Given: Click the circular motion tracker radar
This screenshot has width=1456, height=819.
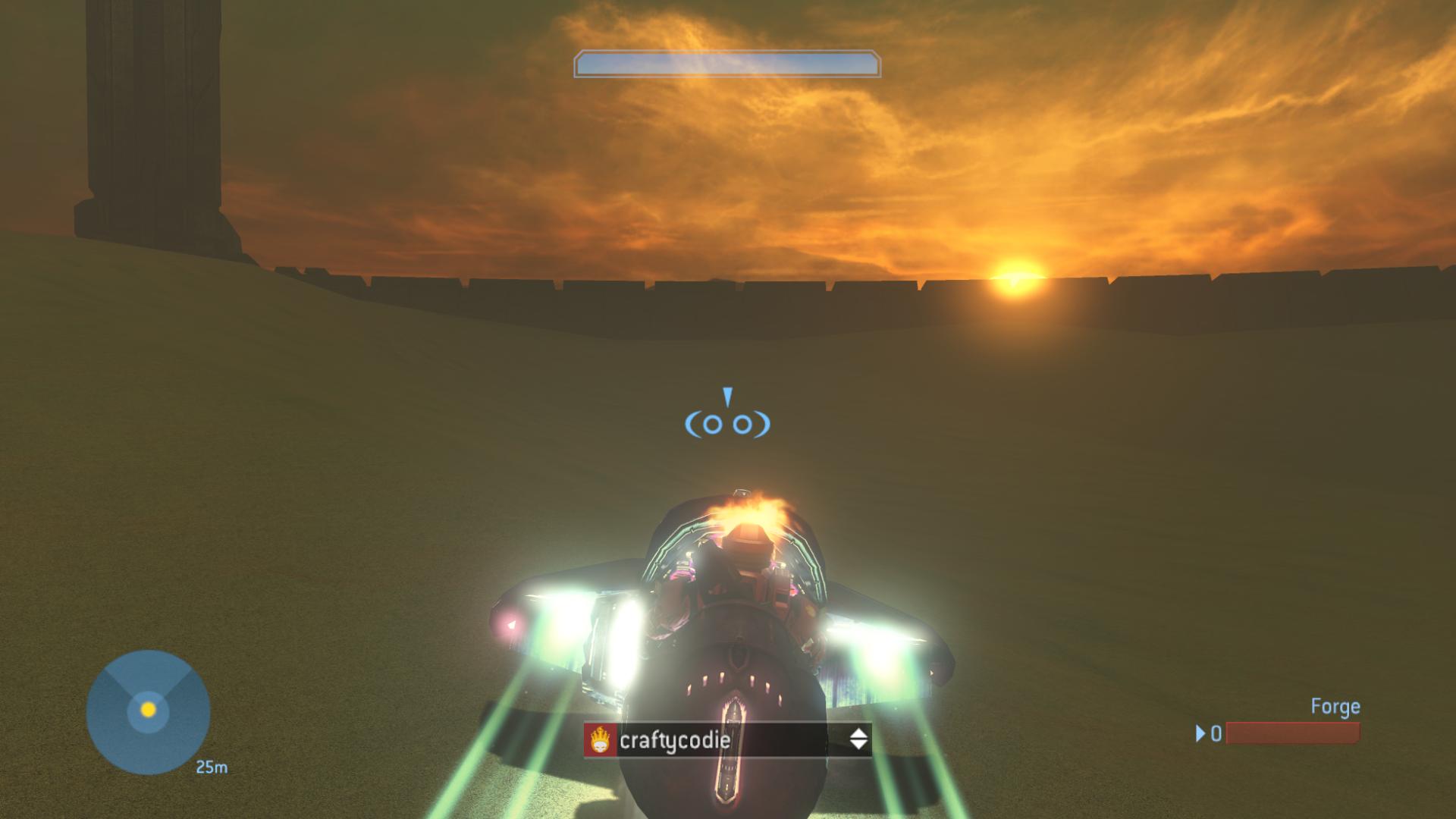Looking at the screenshot, I should click(148, 711).
